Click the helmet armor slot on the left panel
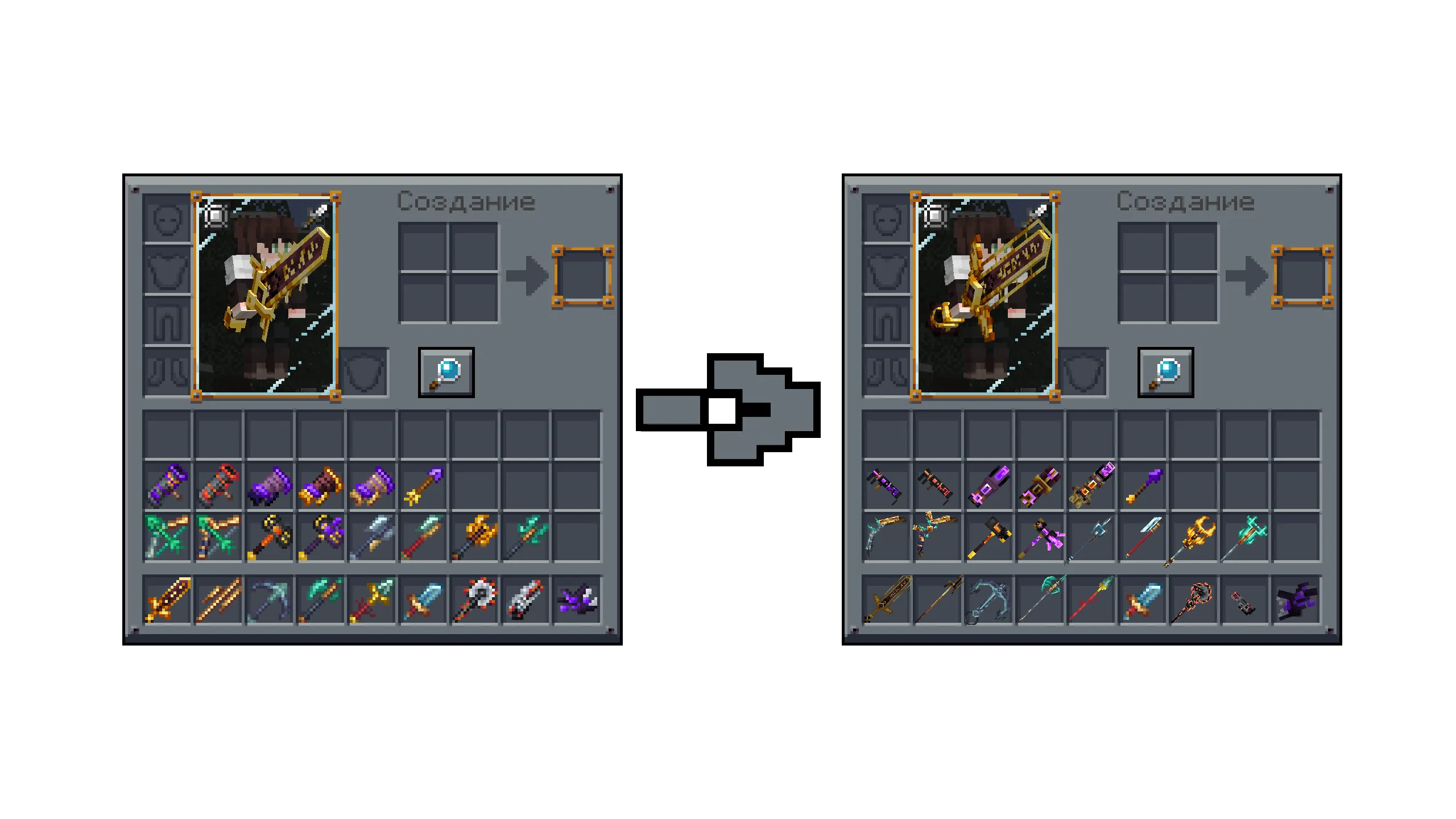Screen dimensions: 1456x819 (166, 222)
